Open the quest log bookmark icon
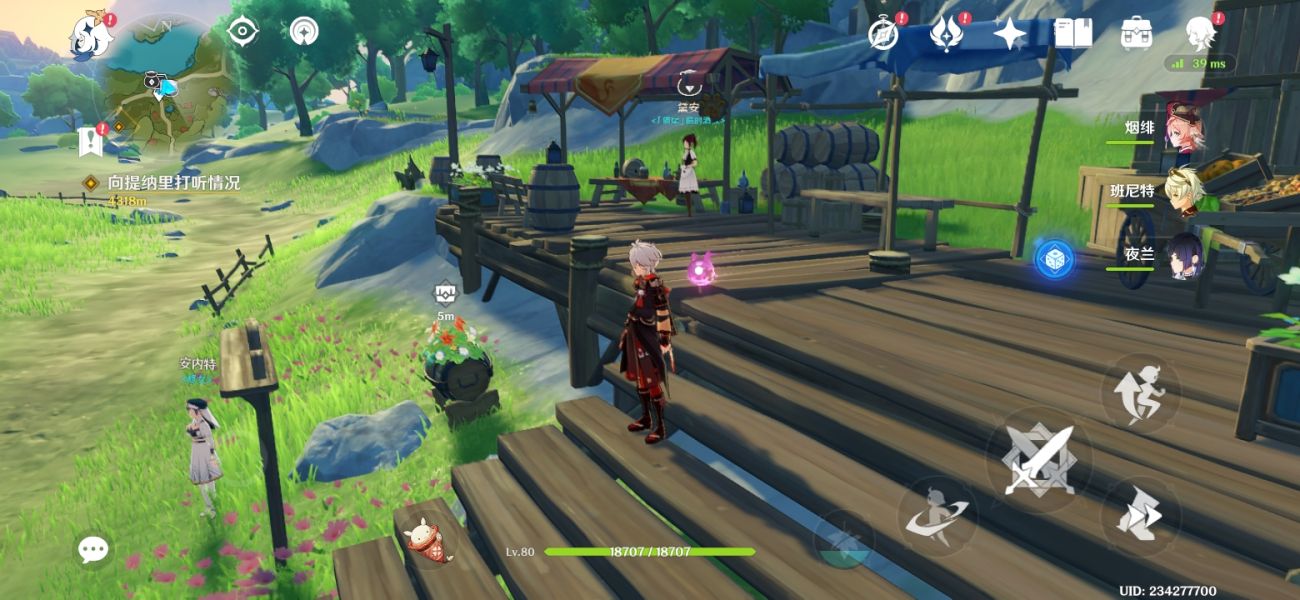 91,141
